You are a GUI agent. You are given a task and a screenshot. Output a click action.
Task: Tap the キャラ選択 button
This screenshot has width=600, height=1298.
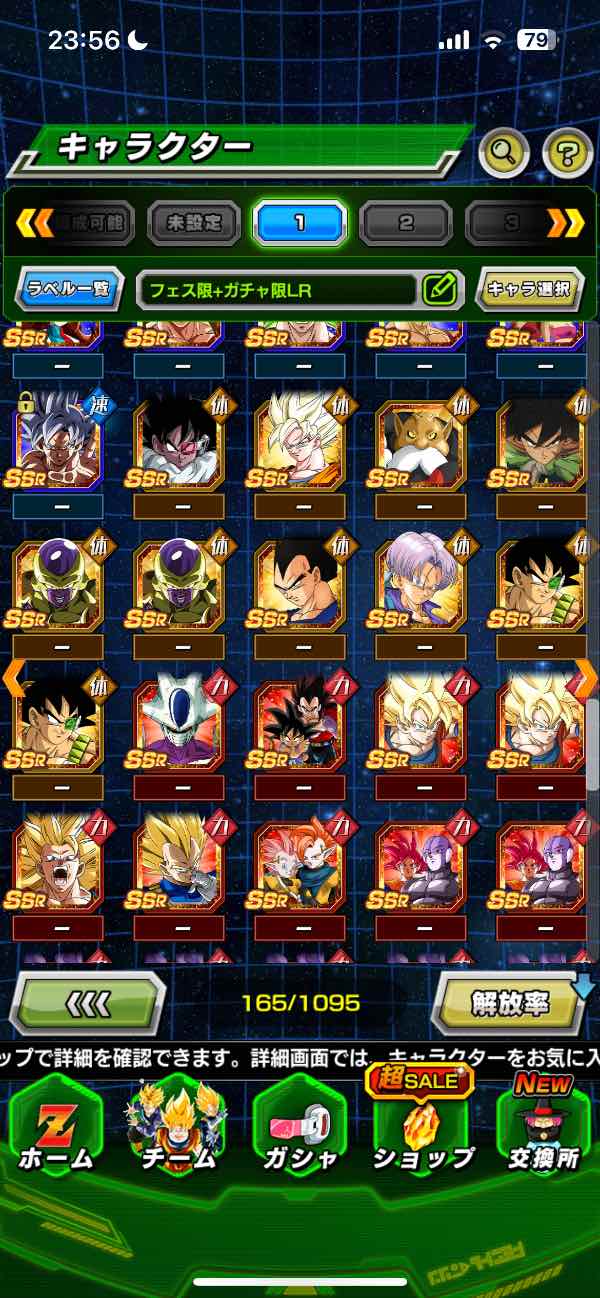(x=529, y=290)
